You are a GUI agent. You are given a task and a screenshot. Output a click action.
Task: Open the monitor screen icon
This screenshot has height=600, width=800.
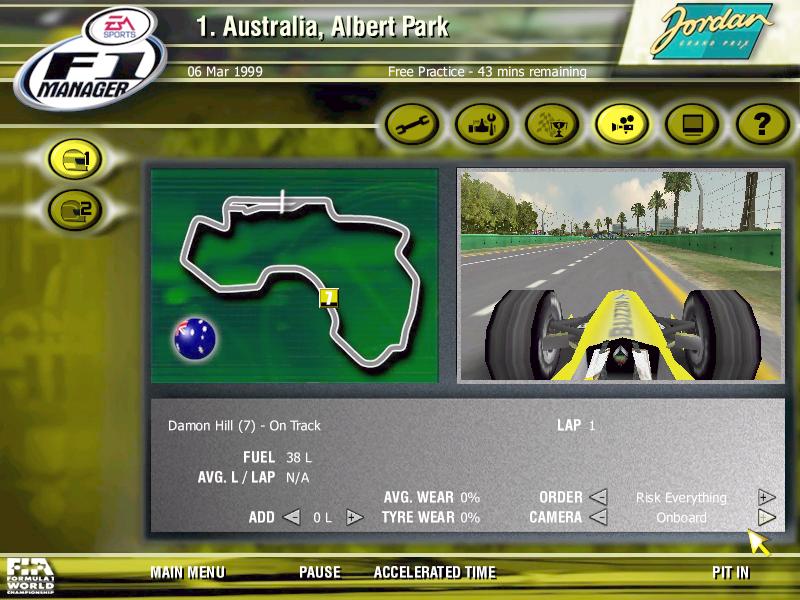692,125
